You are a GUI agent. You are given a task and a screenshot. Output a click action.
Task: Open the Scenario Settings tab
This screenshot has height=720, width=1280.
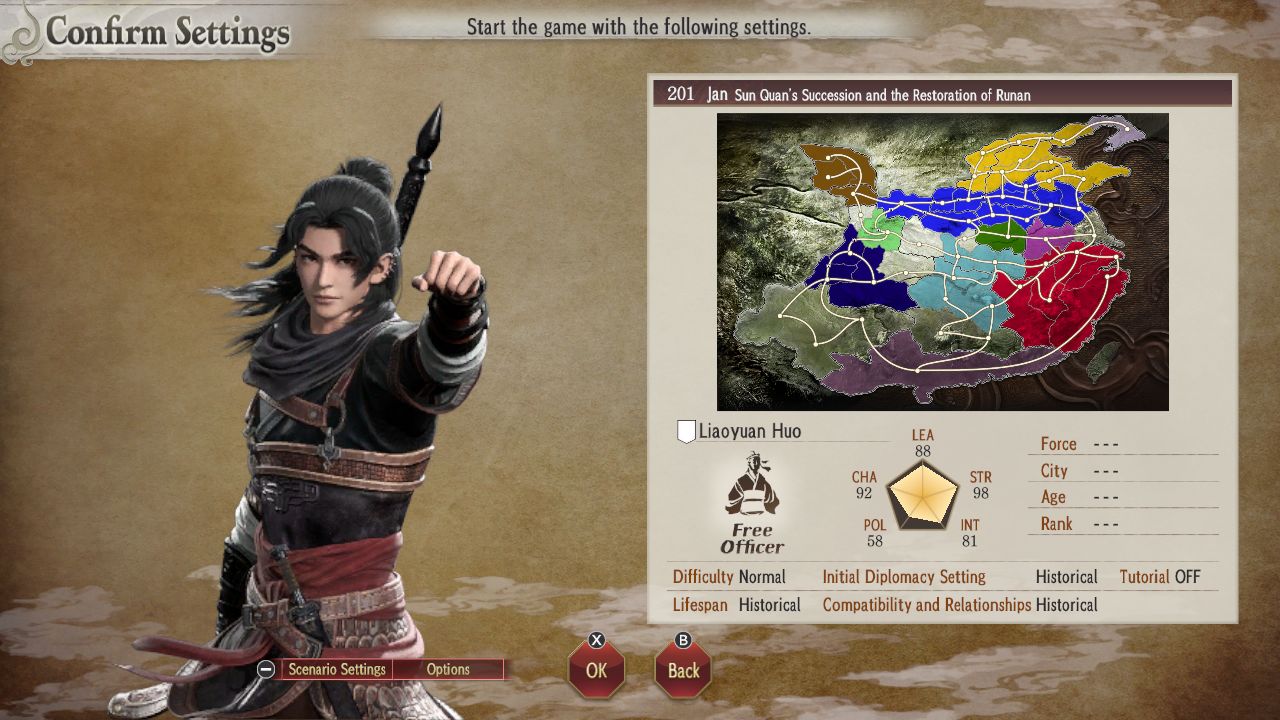[335, 669]
